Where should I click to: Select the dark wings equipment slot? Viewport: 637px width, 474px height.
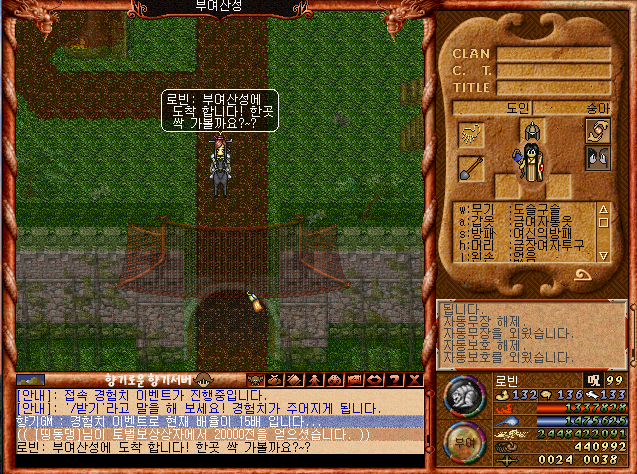pos(597,158)
